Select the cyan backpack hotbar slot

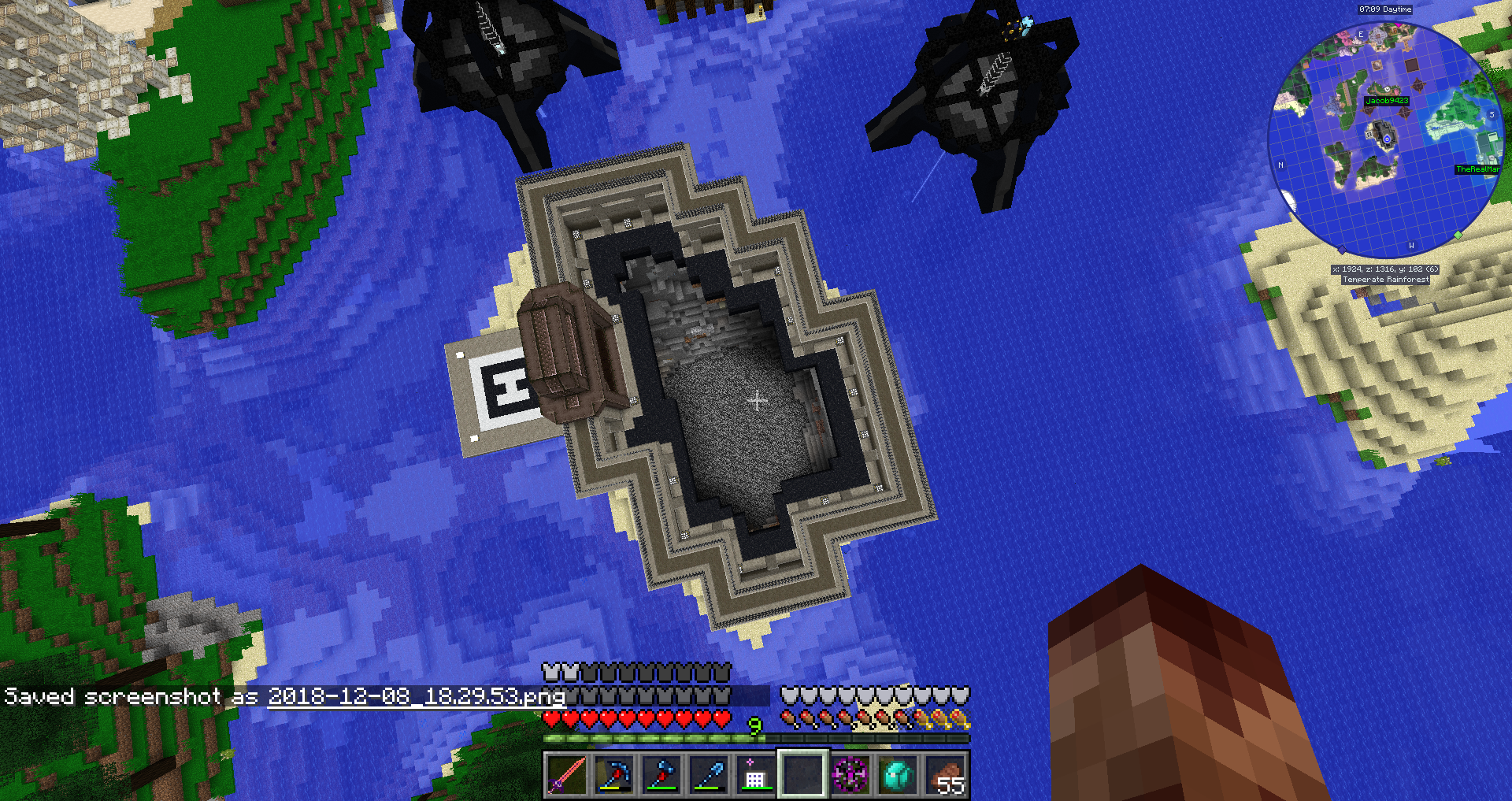pyautogui.click(x=898, y=775)
